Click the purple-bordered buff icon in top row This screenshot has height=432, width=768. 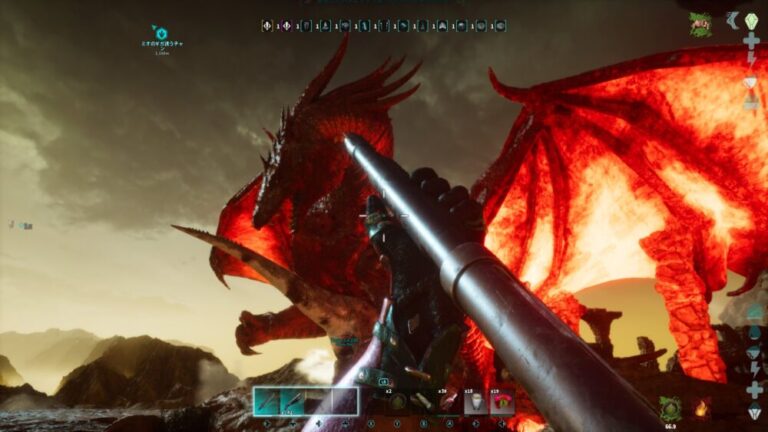[x=287, y=26]
